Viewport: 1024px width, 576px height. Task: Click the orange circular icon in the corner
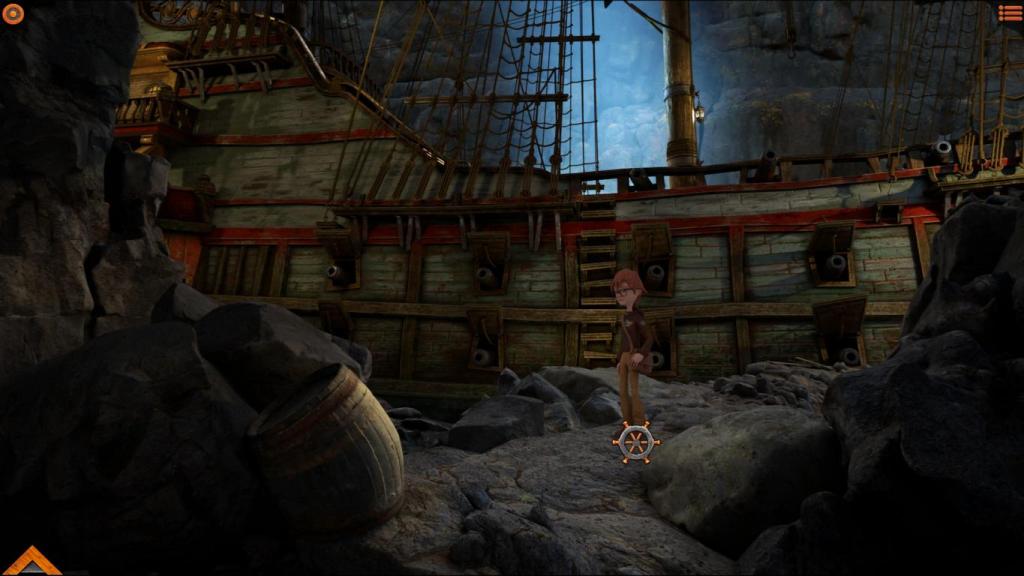(x=13, y=13)
